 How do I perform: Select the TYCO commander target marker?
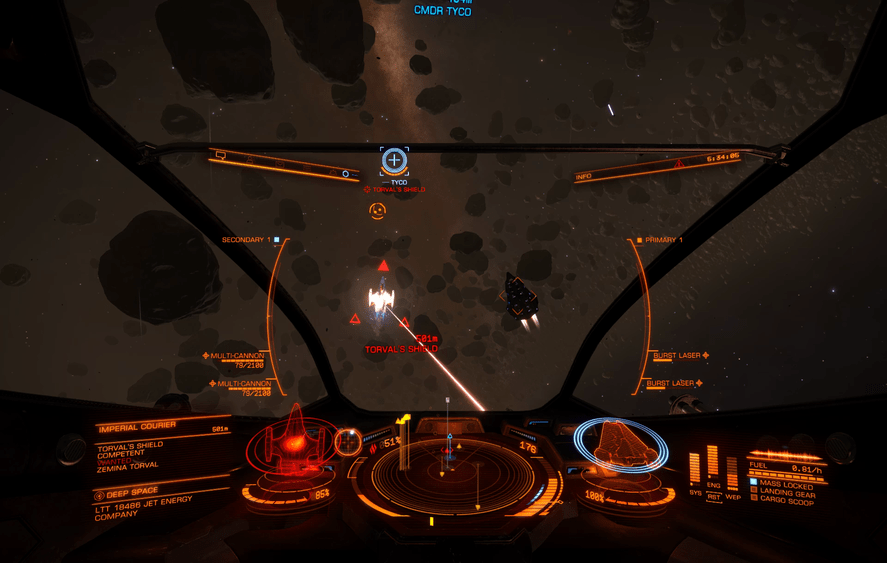tap(395, 160)
